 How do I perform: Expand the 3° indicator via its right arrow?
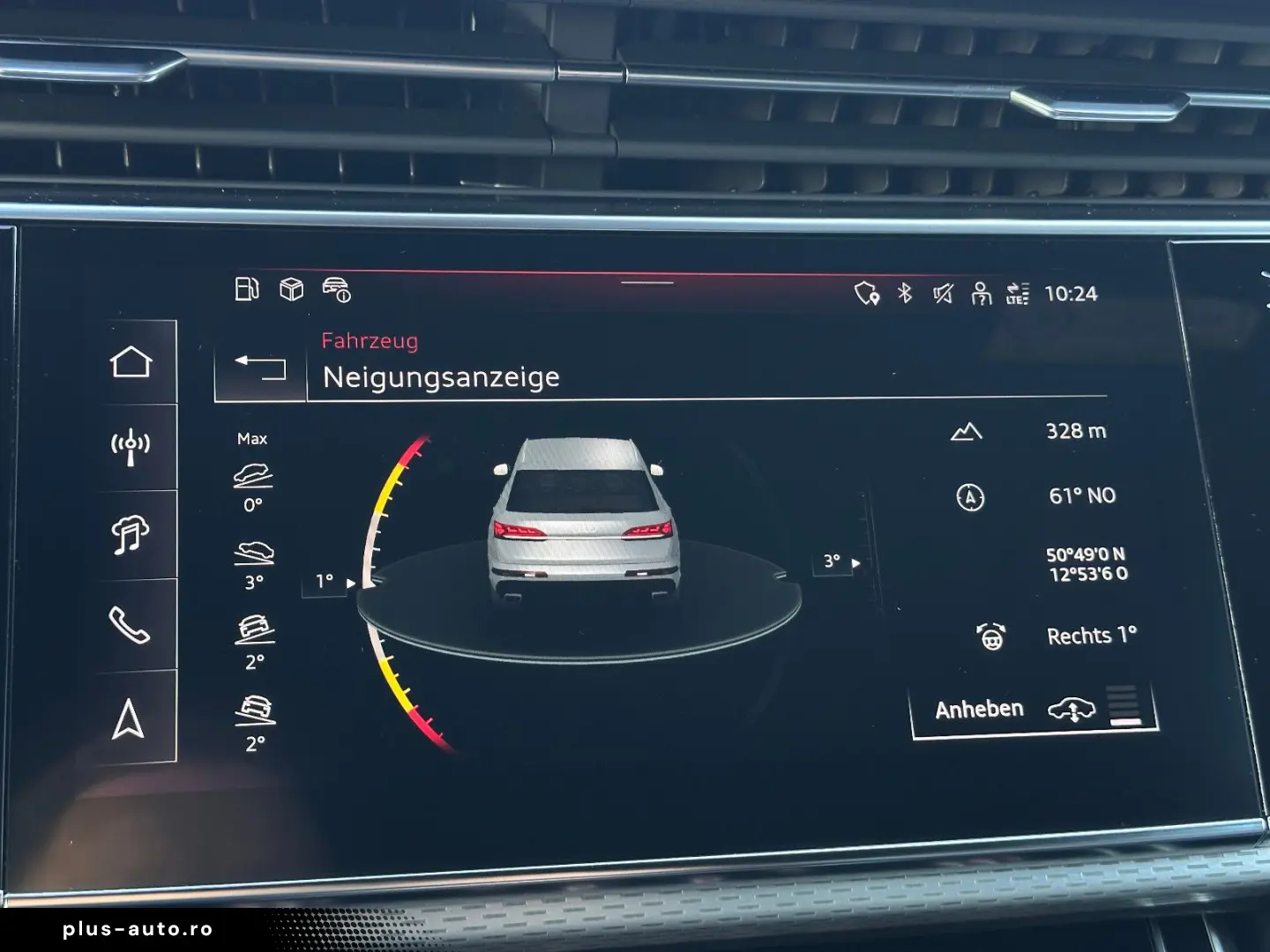coord(858,561)
